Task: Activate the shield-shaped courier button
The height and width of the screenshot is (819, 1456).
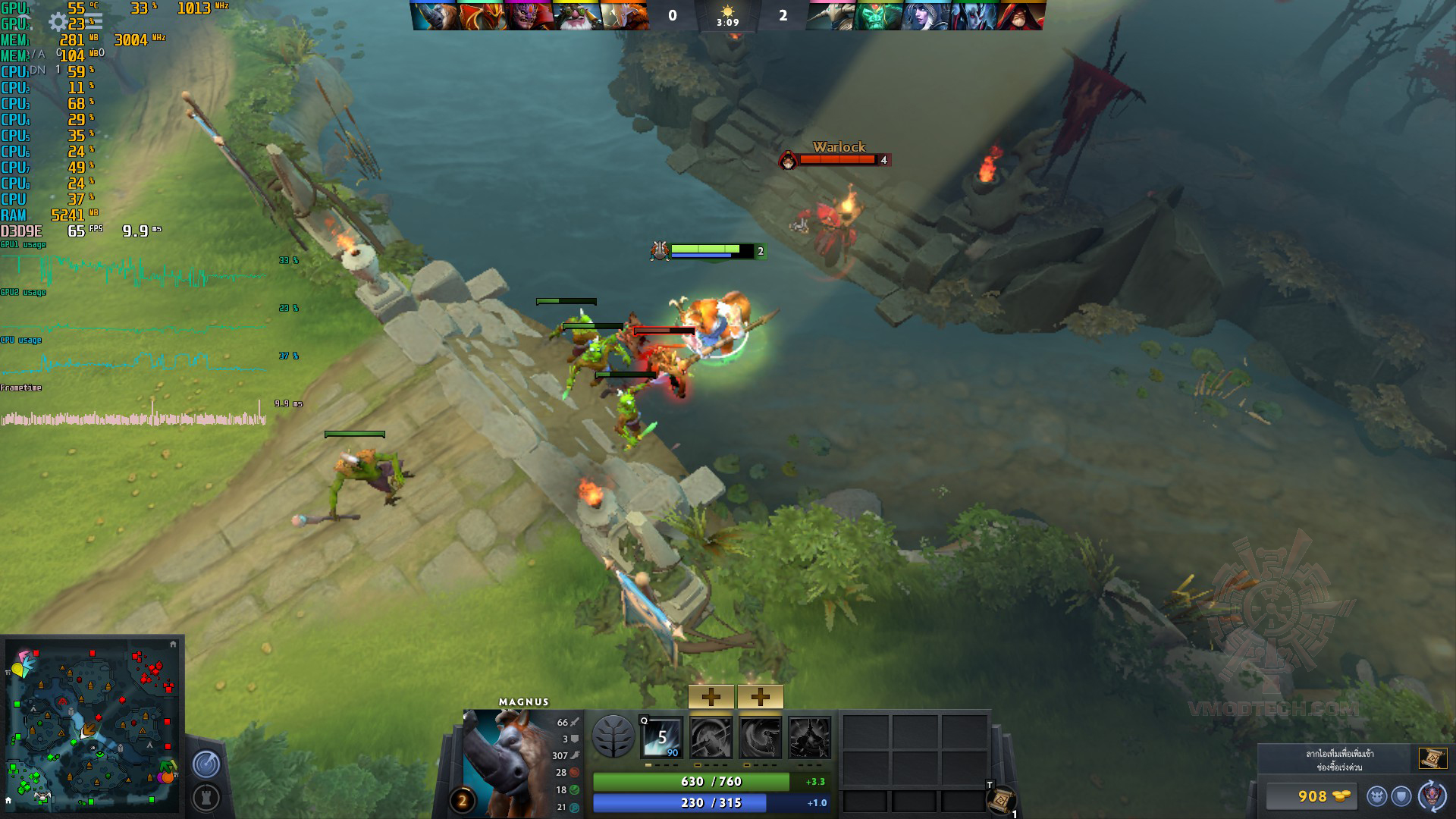Action: coord(1401,796)
